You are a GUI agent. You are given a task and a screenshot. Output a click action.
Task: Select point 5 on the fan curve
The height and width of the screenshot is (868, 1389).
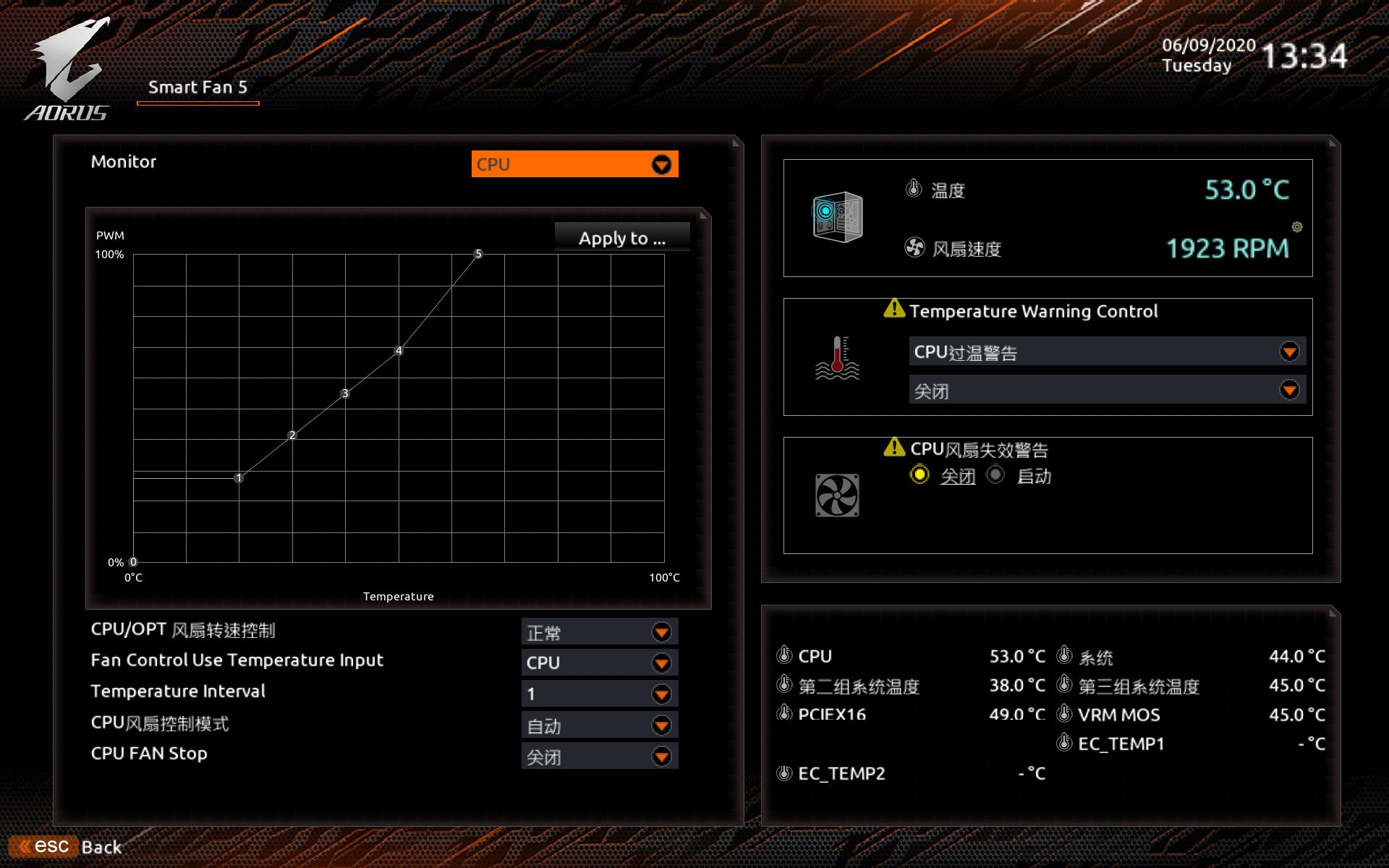coord(477,255)
